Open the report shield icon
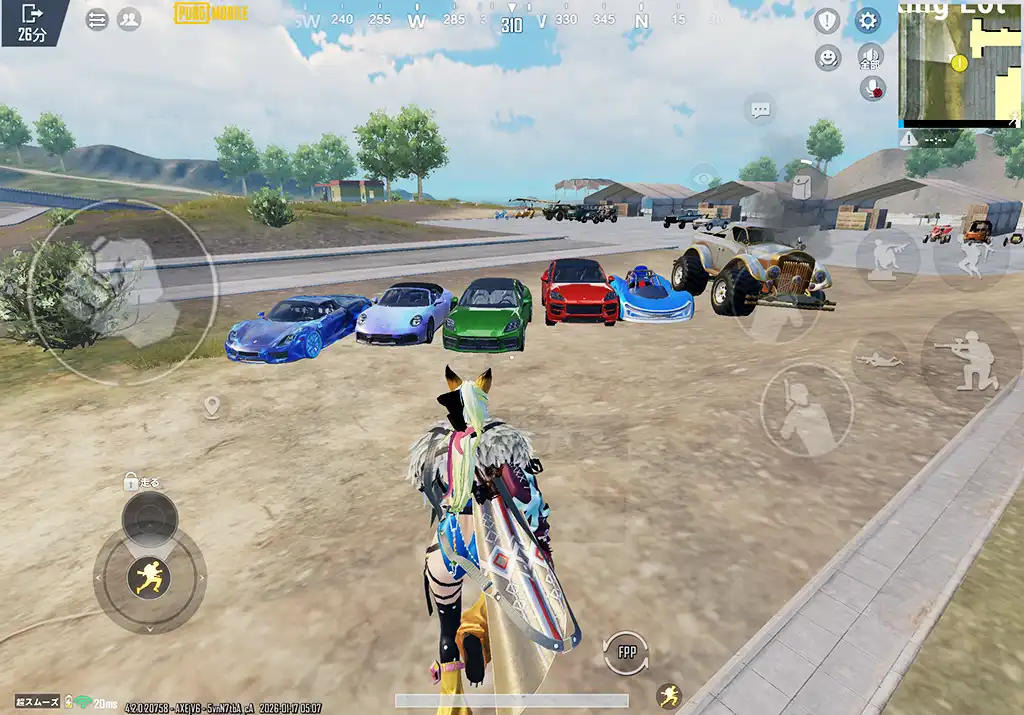The image size is (1024, 715). 827,20
